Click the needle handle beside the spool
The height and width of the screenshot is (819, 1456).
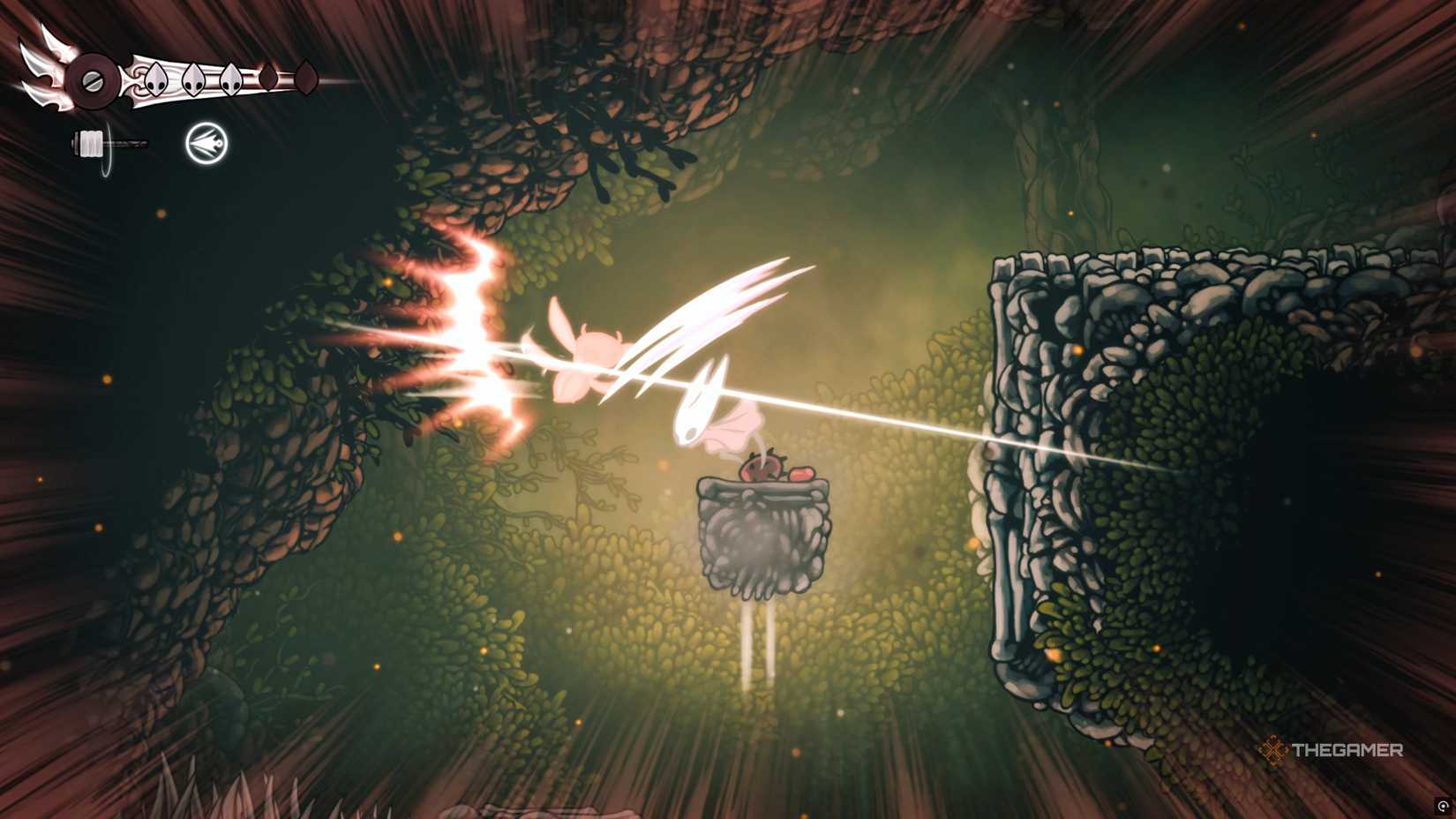coord(128,143)
